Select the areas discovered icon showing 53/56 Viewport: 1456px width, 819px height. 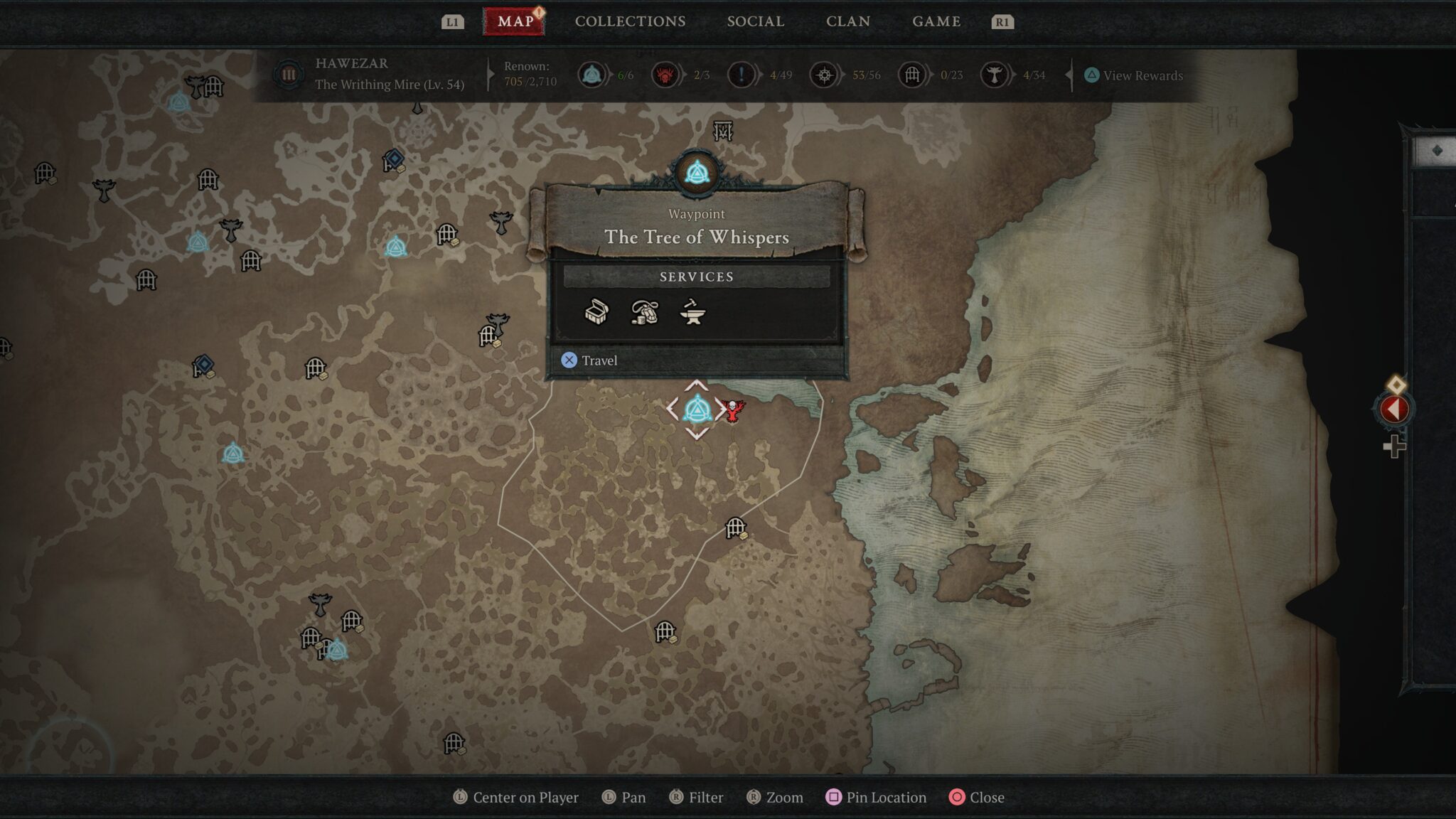pos(825,75)
